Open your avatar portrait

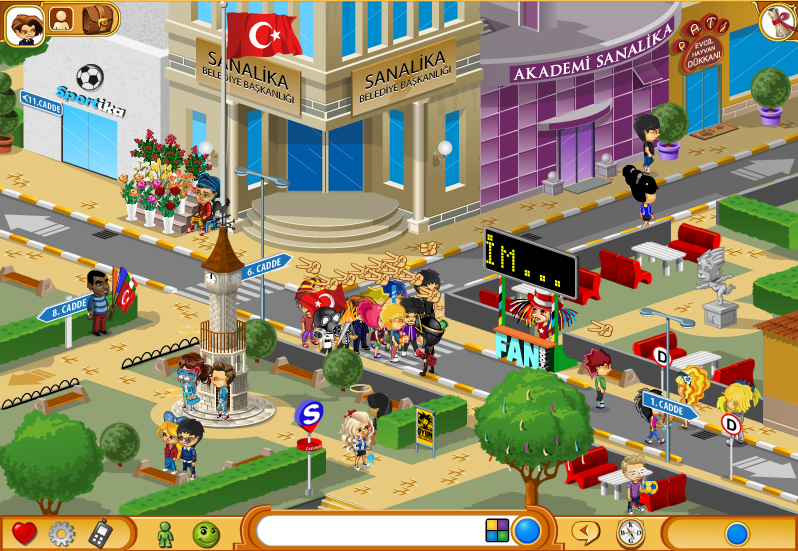pos(24,24)
